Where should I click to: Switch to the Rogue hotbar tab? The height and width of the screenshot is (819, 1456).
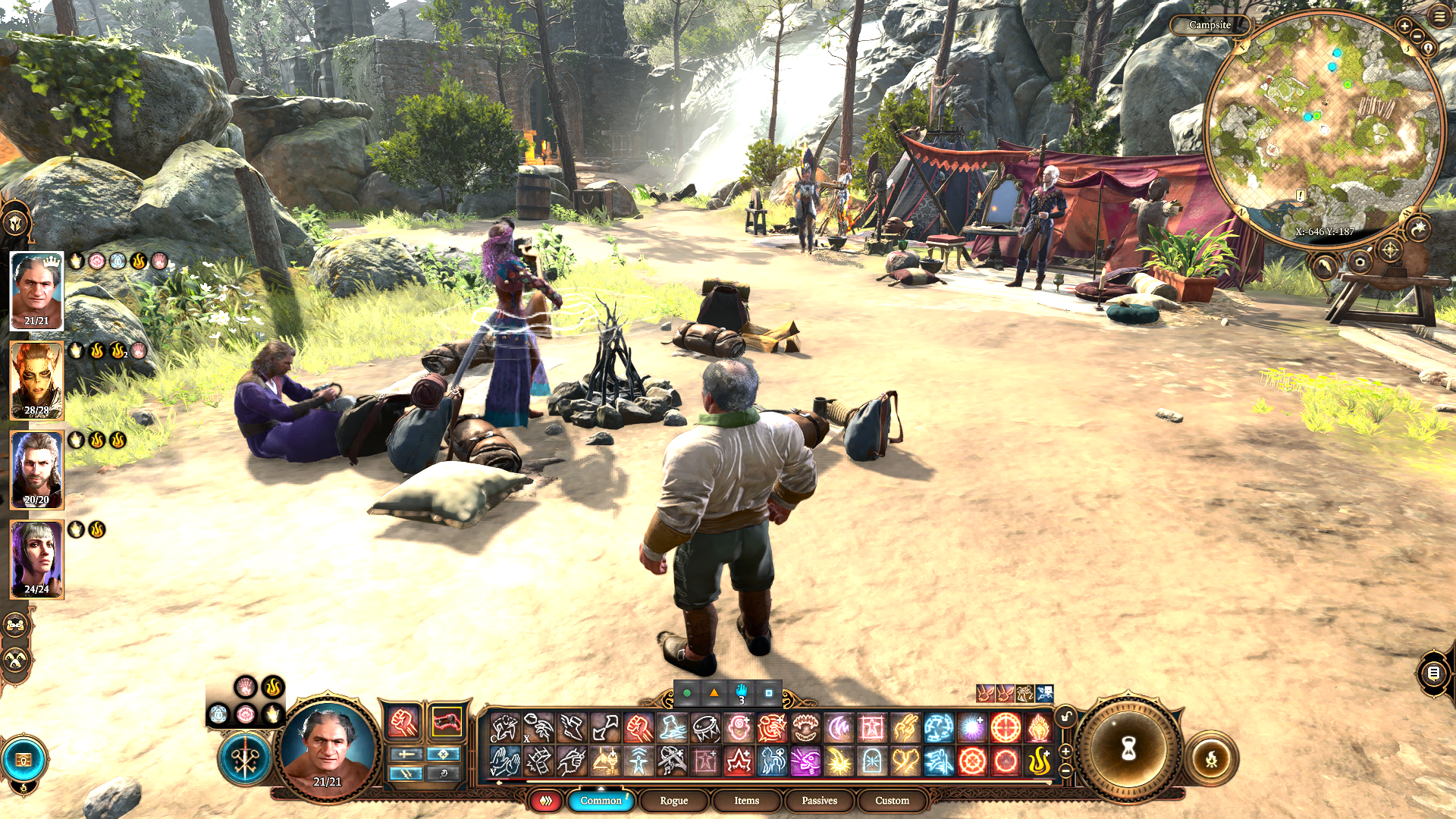click(673, 801)
